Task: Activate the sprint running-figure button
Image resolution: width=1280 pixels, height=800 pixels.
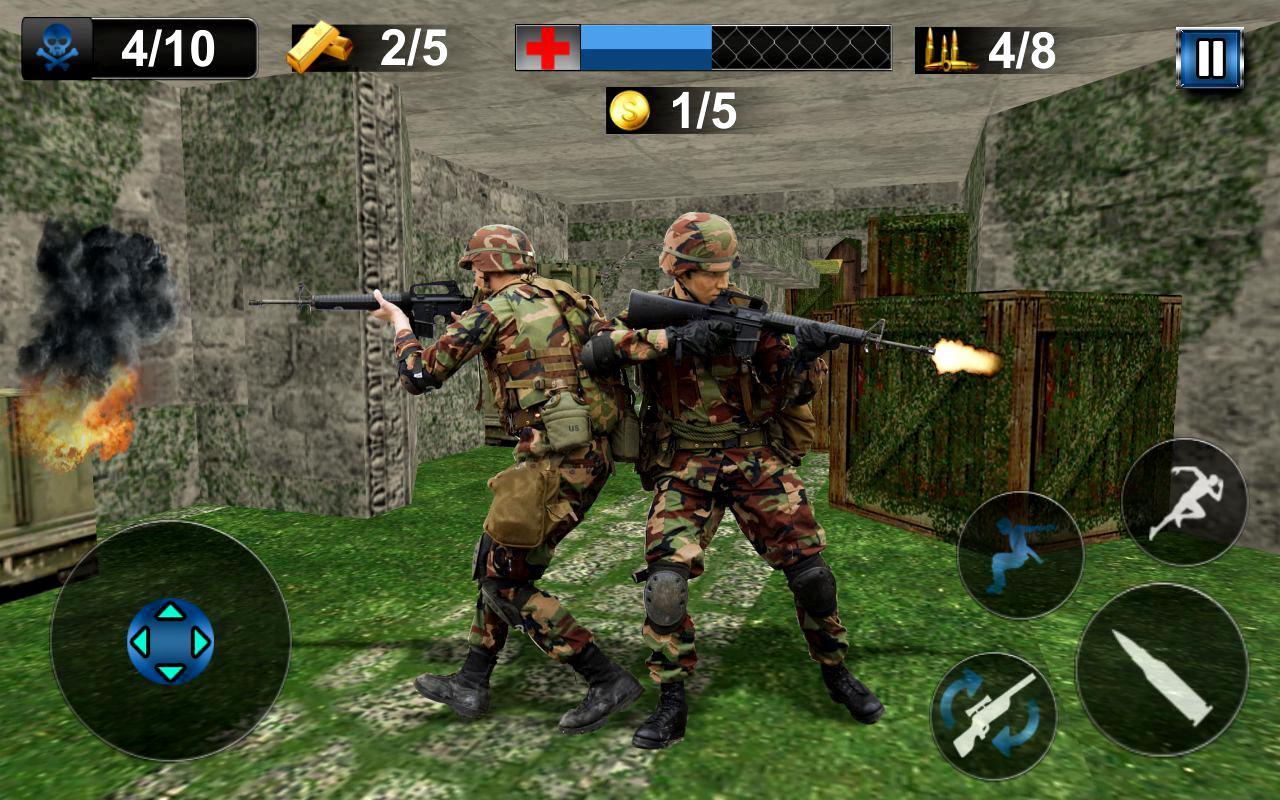Action: [1184, 502]
